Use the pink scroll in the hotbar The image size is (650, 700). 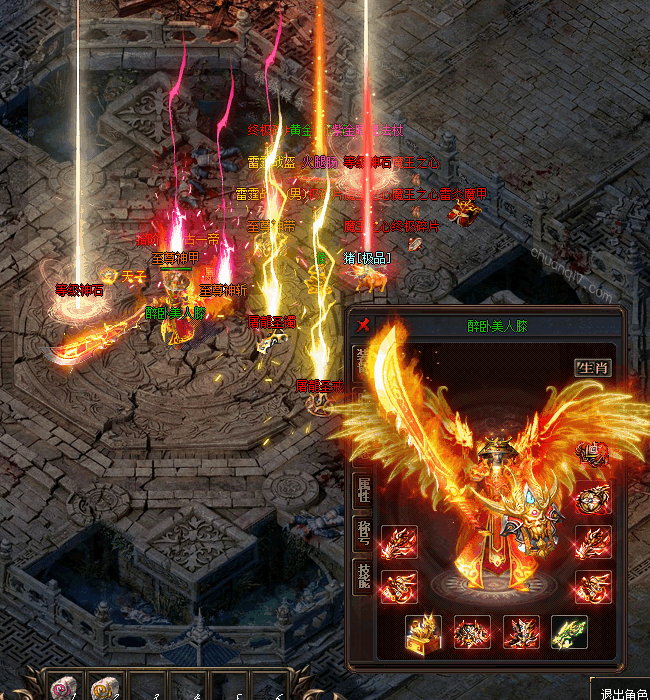tap(62, 688)
